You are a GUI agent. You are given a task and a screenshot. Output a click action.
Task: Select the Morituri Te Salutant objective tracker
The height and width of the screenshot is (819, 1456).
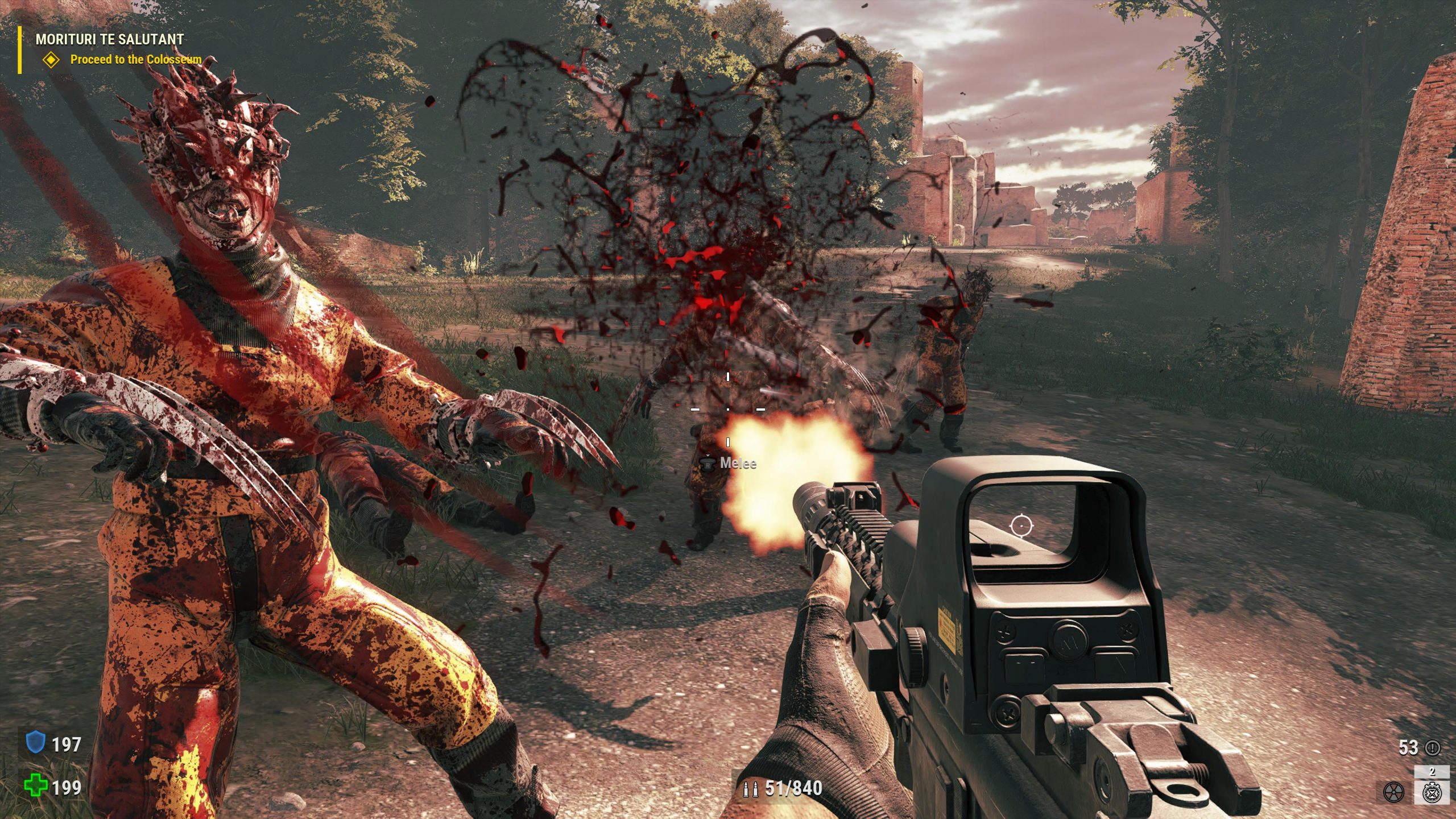109,39
